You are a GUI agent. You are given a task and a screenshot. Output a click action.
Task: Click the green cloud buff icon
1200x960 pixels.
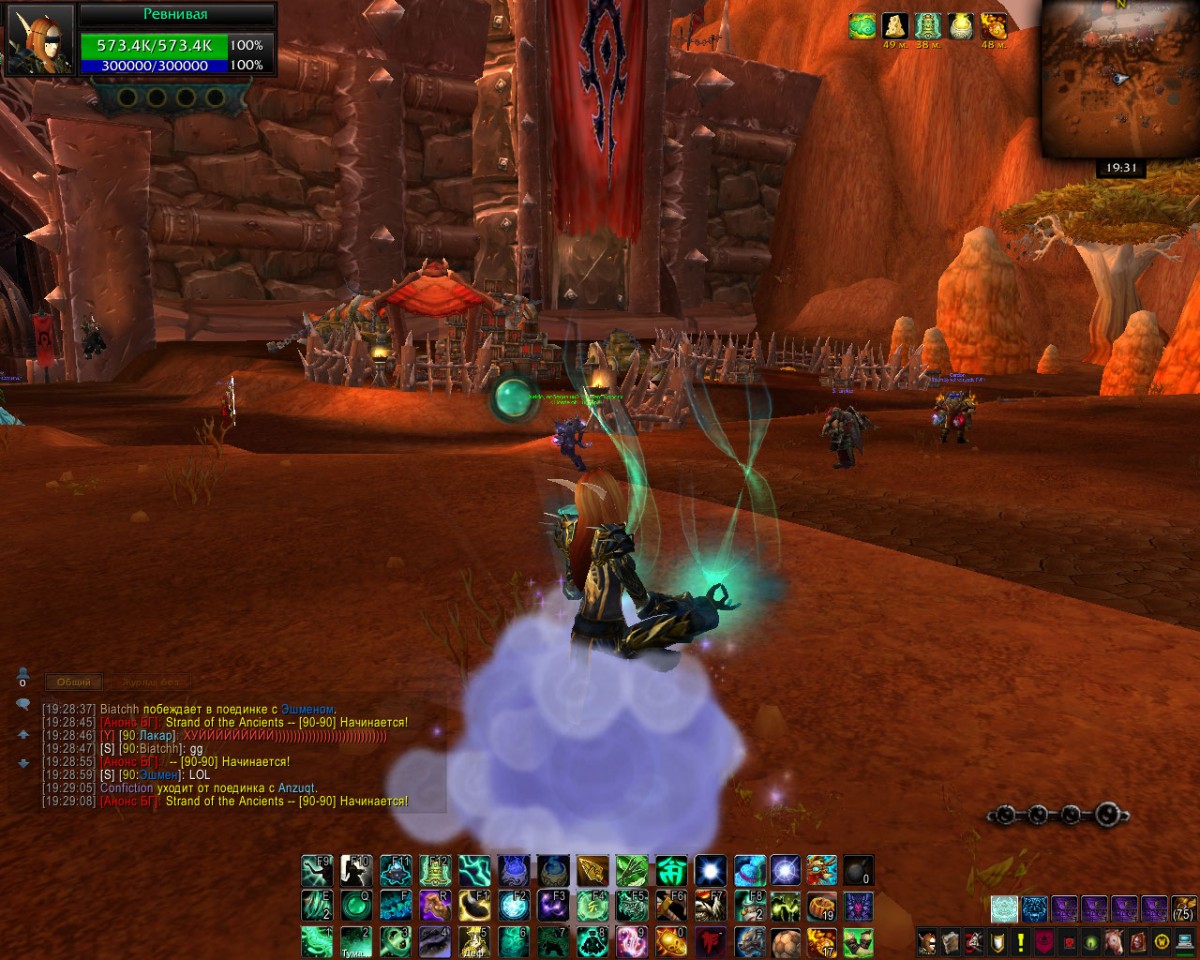tap(862, 26)
